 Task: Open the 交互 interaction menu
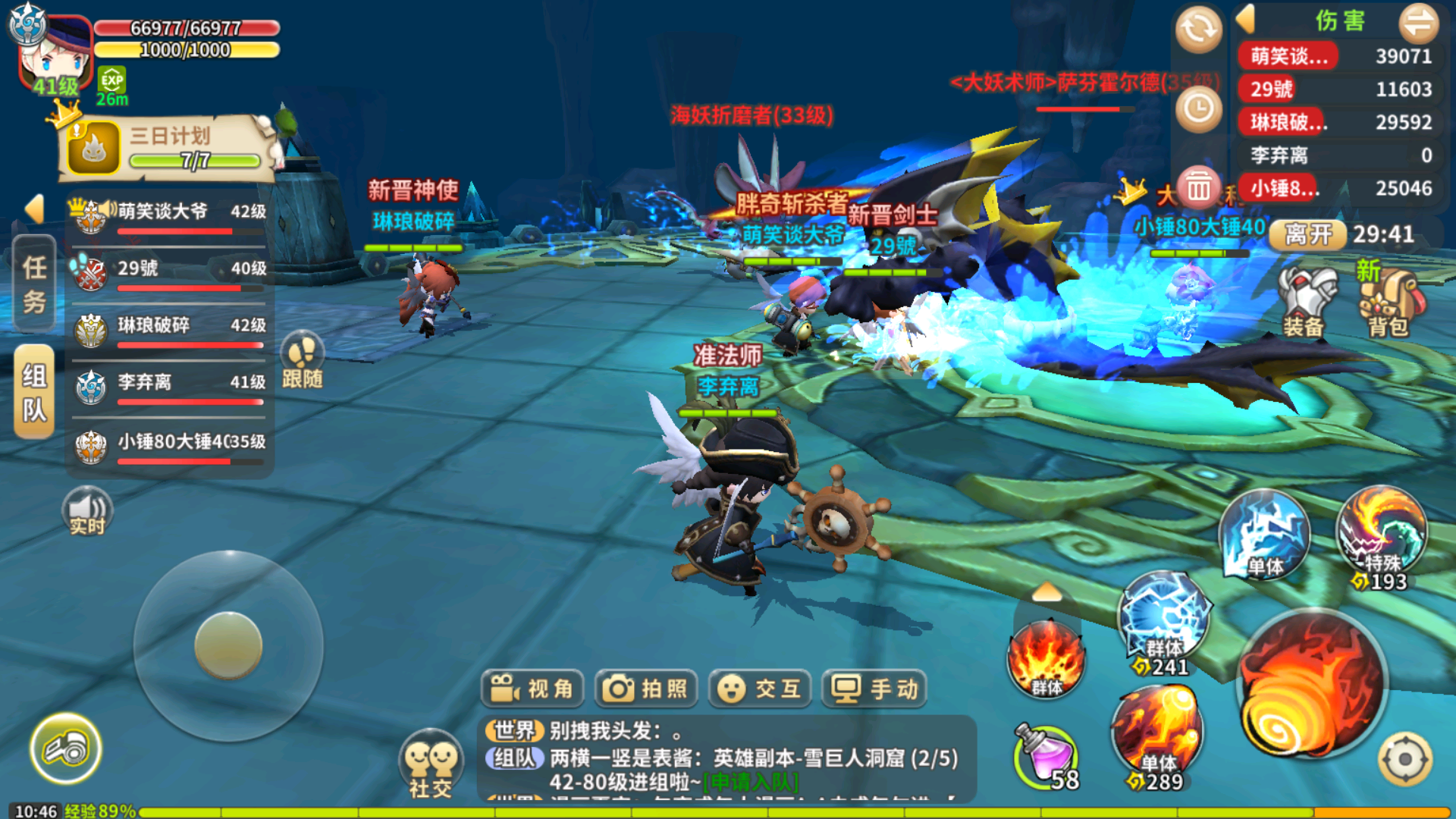[x=759, y=689]
